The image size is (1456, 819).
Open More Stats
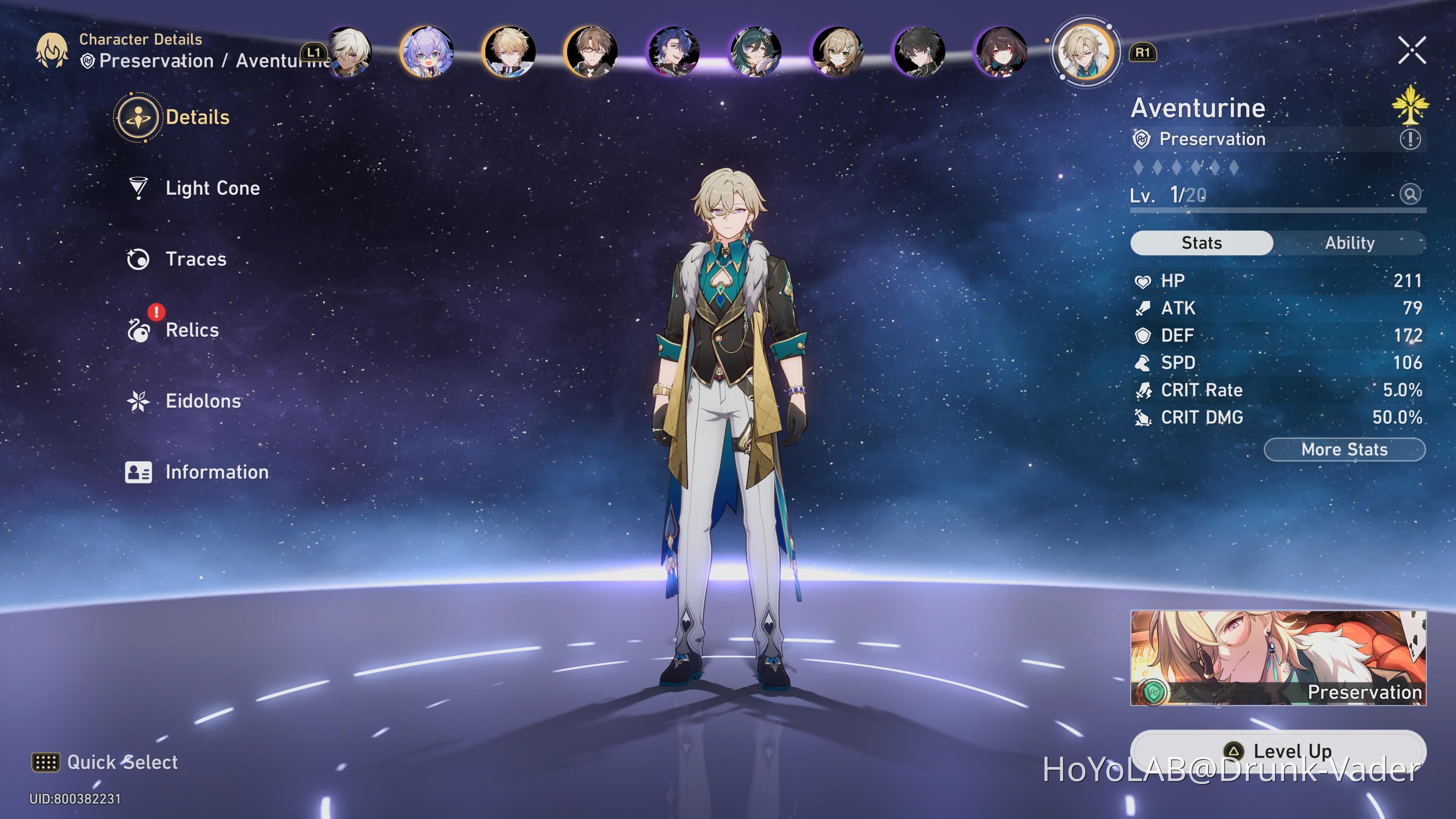pyautogui.click(x=1344, y=449)
